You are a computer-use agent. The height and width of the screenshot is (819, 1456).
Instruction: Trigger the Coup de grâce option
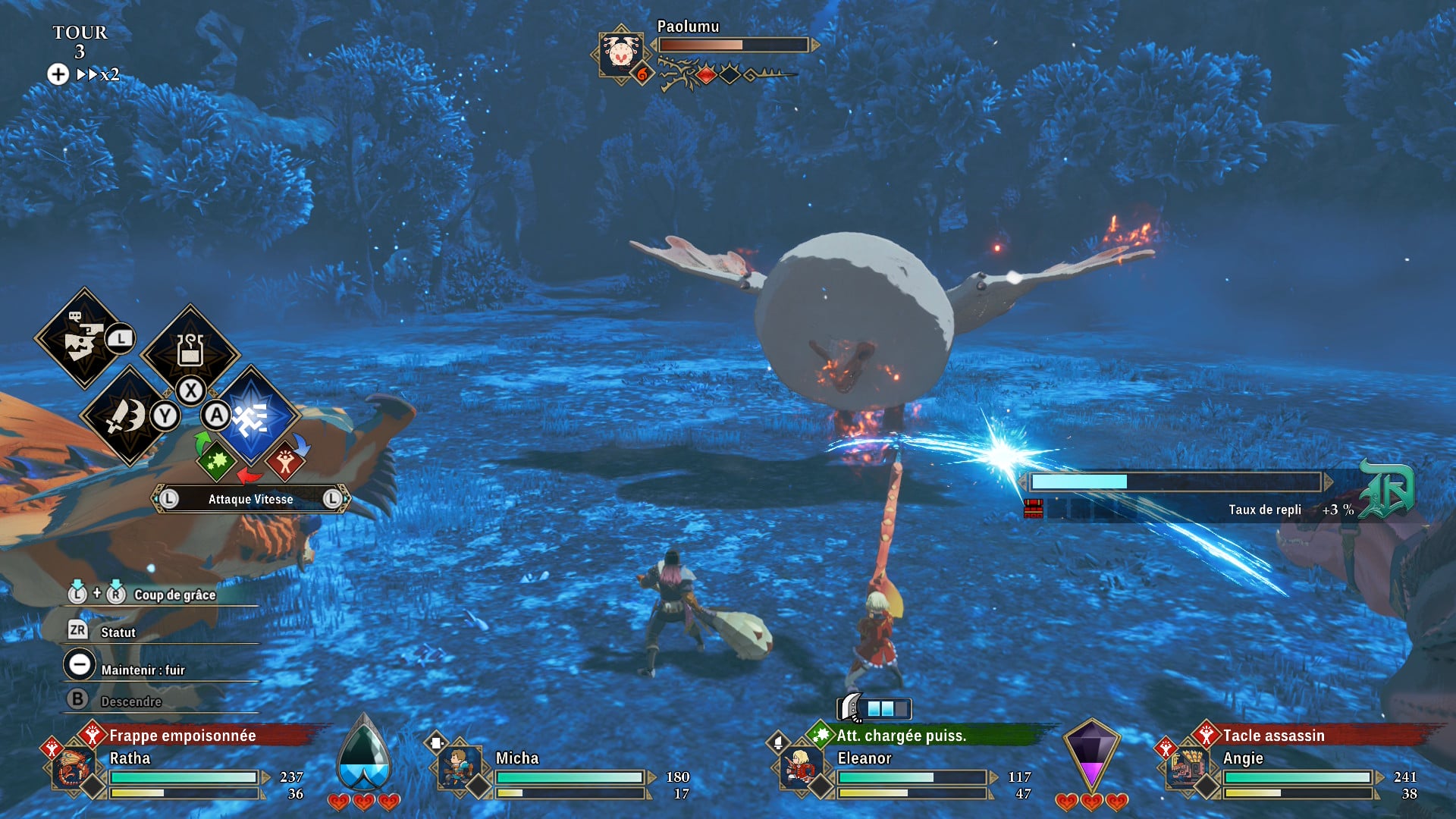174,595
